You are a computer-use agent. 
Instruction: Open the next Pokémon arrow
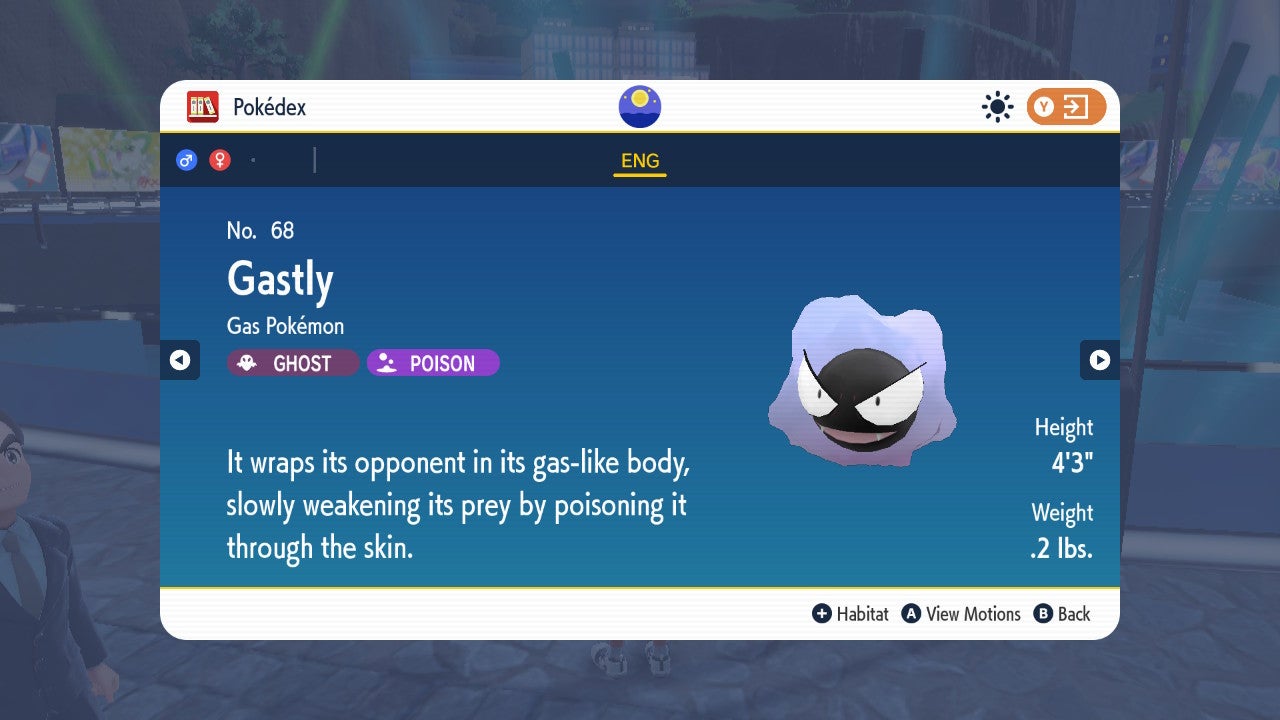point(1100,361)
